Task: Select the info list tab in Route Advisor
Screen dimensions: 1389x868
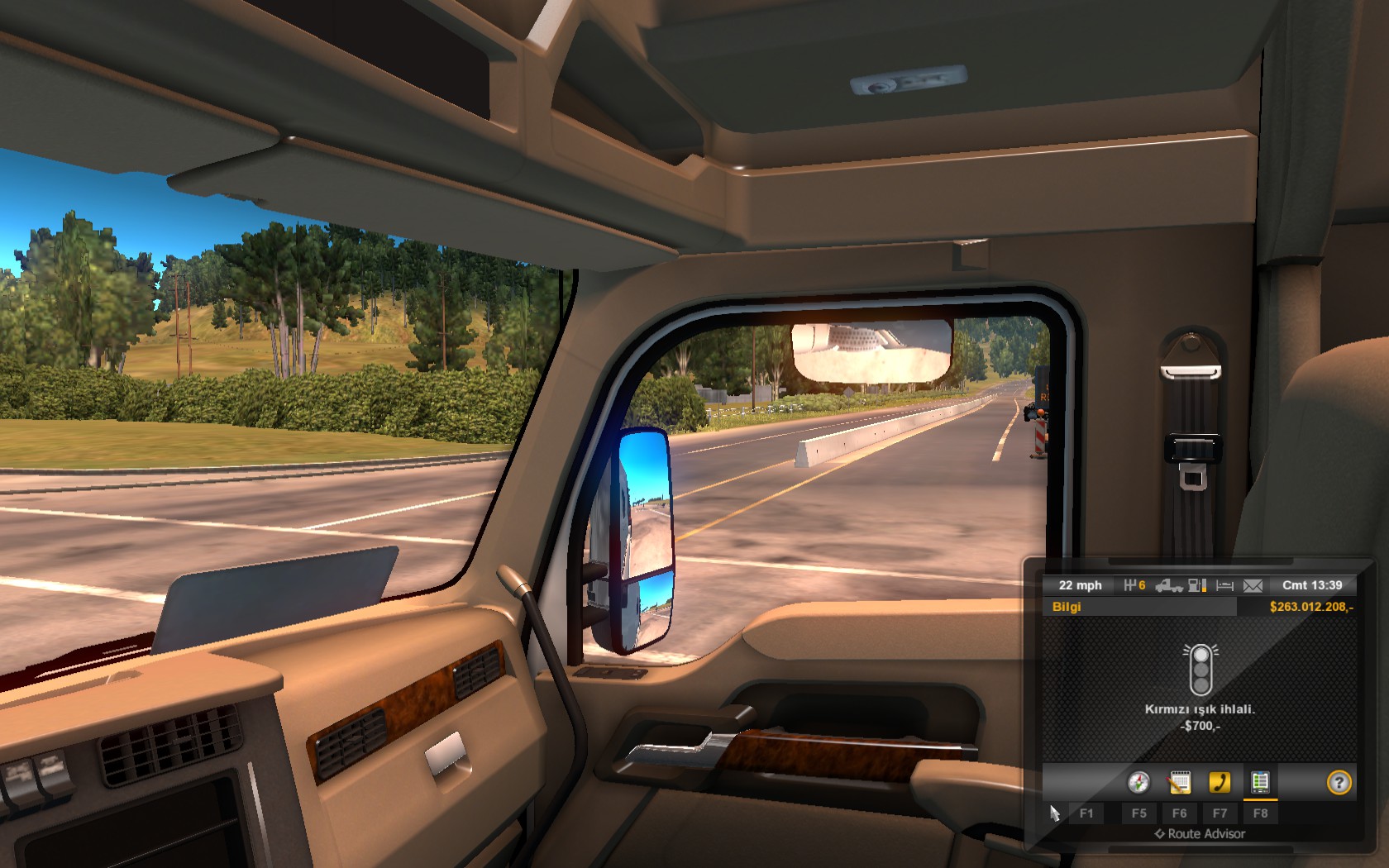Action: pos(1260,782)
